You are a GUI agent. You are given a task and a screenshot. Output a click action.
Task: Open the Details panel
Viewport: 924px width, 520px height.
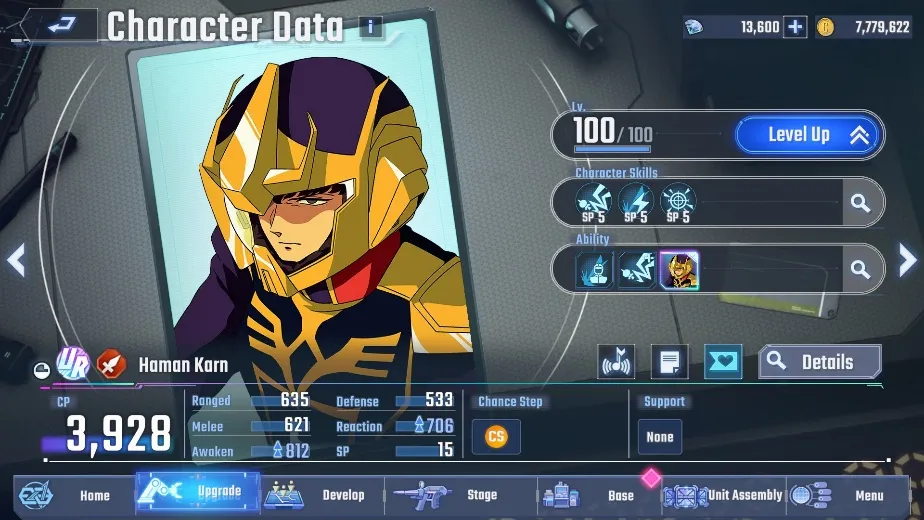820,362
